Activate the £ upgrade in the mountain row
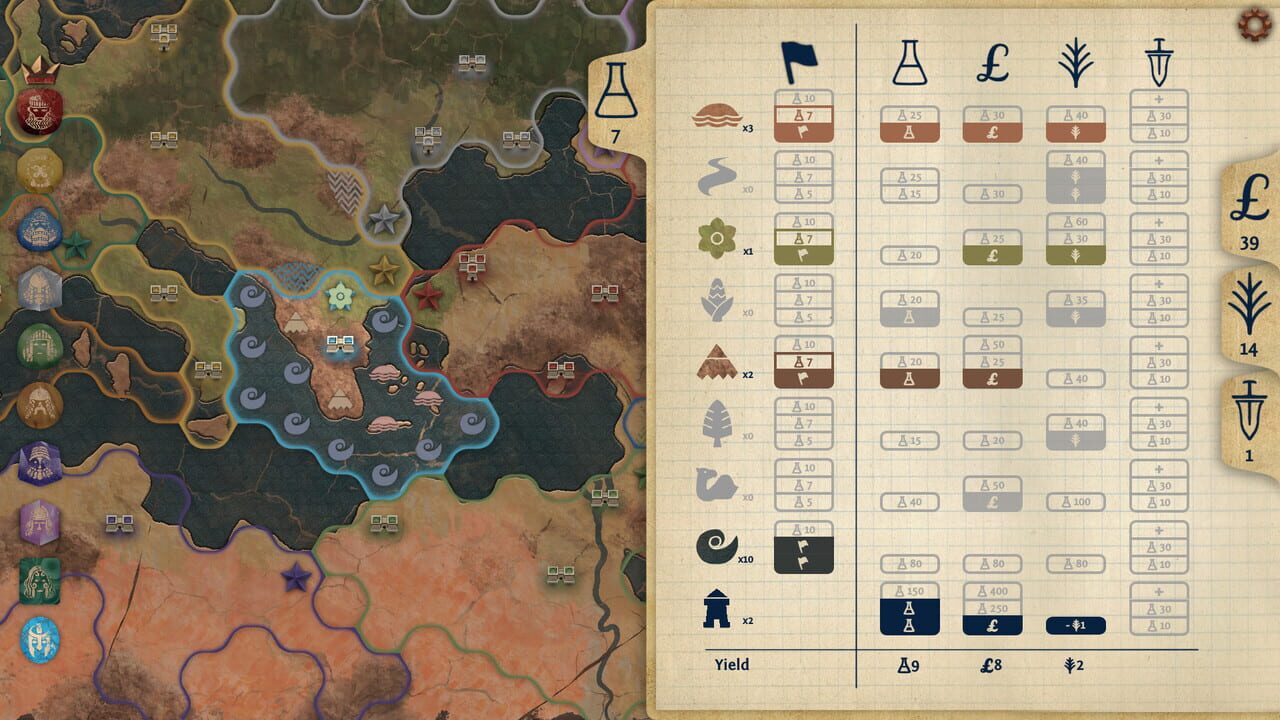 coord(991,378)
